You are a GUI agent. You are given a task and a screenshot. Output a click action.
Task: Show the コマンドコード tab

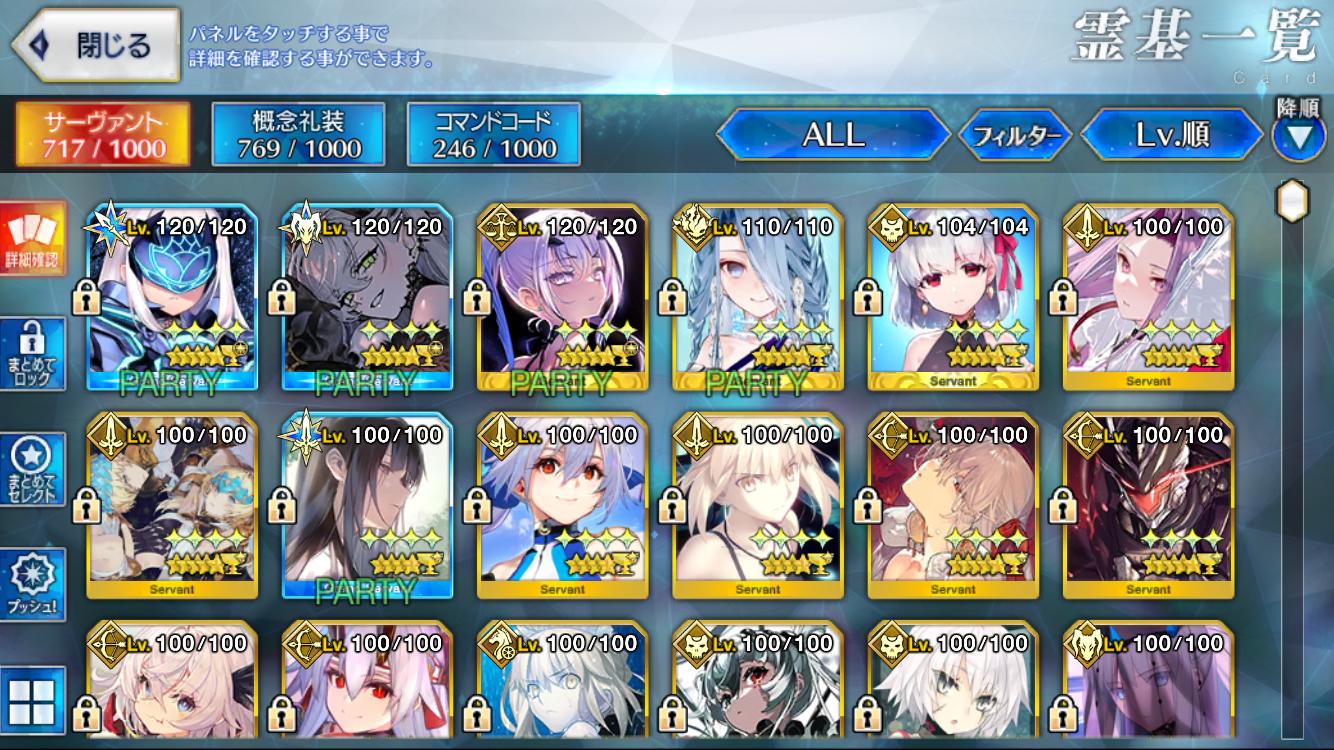click(494, 134)
